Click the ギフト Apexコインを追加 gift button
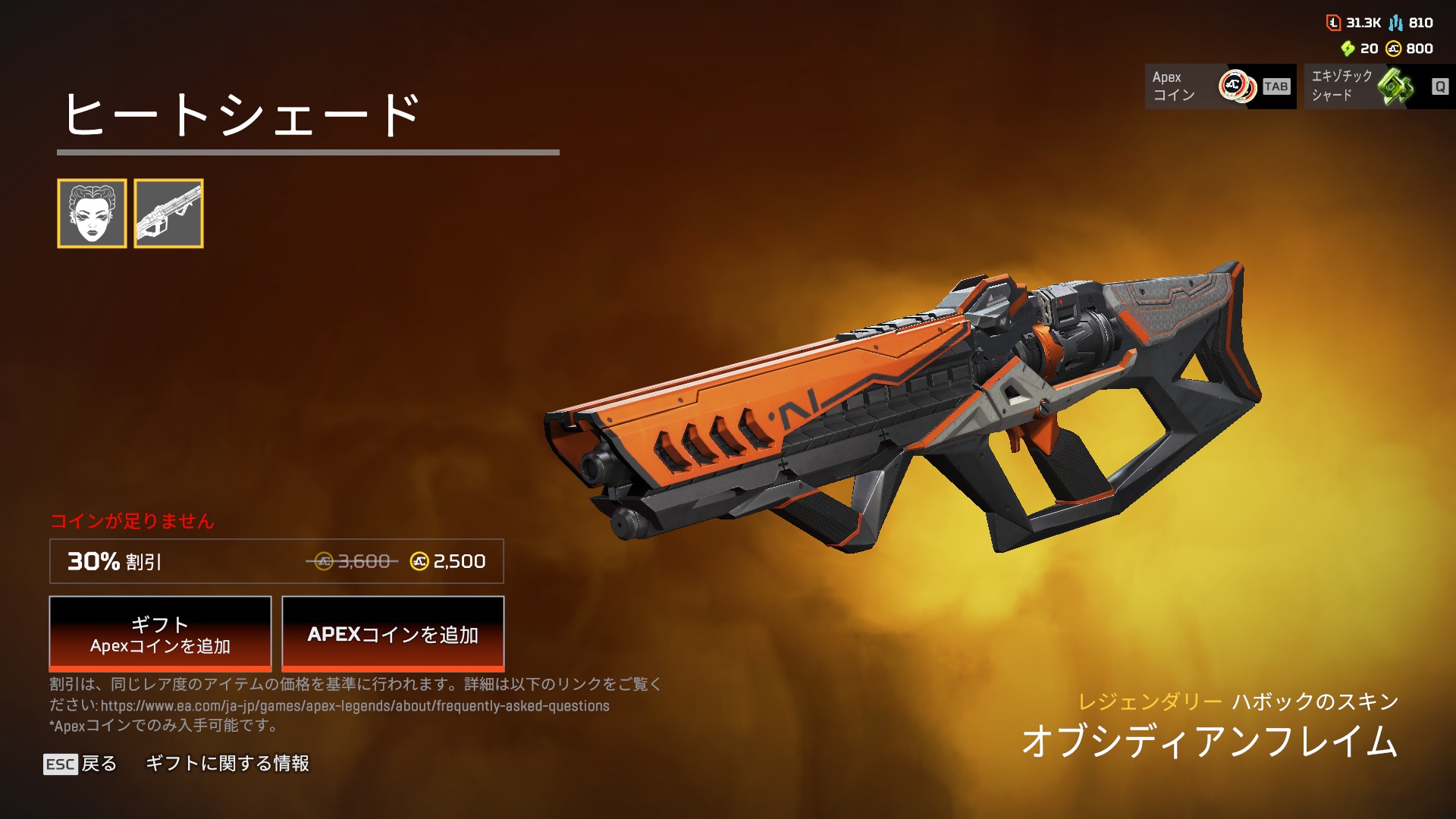The width and height of the screenshot is (1456, 819). [160, 634]
